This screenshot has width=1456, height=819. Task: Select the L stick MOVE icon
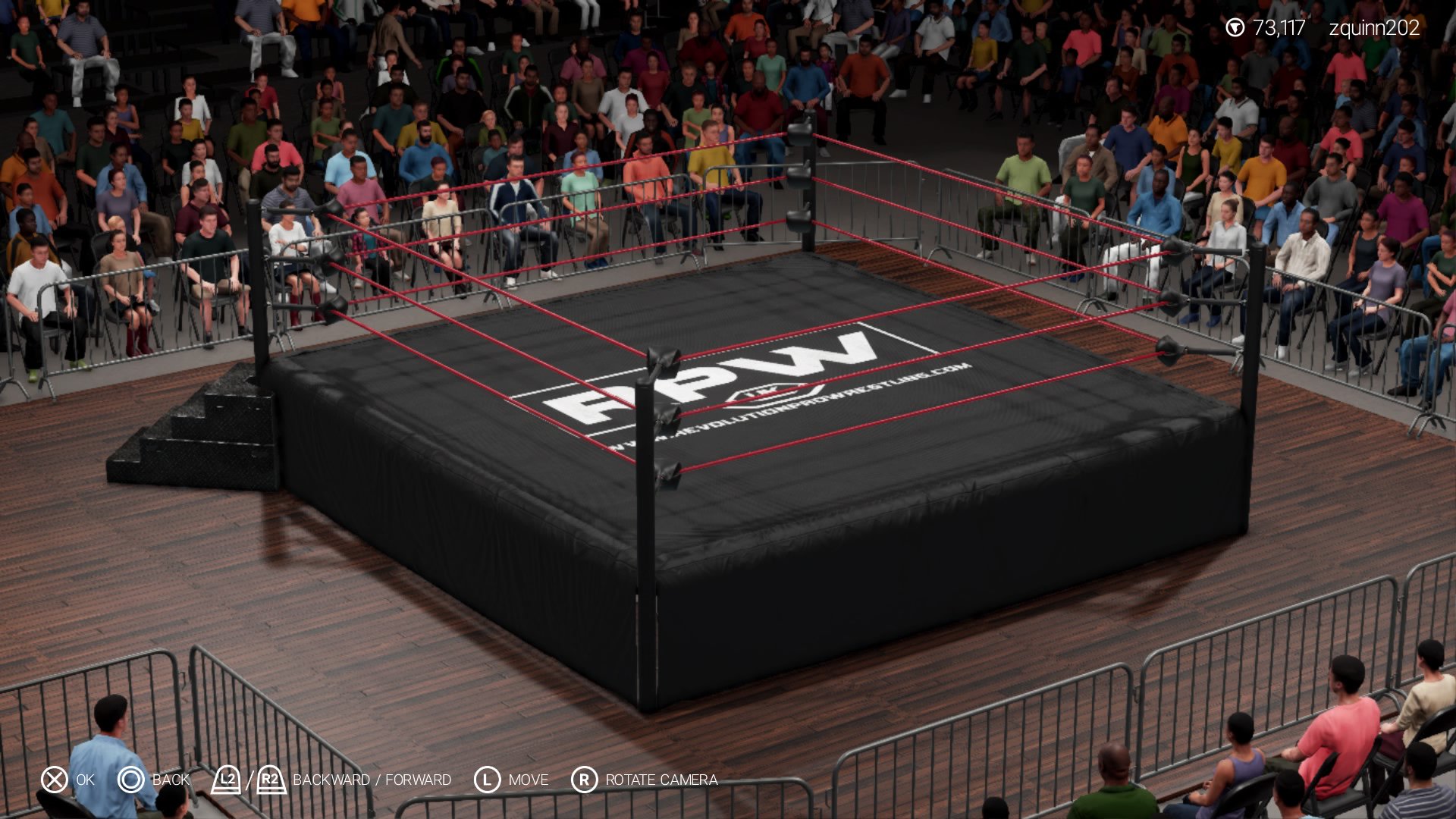(486, 779)
